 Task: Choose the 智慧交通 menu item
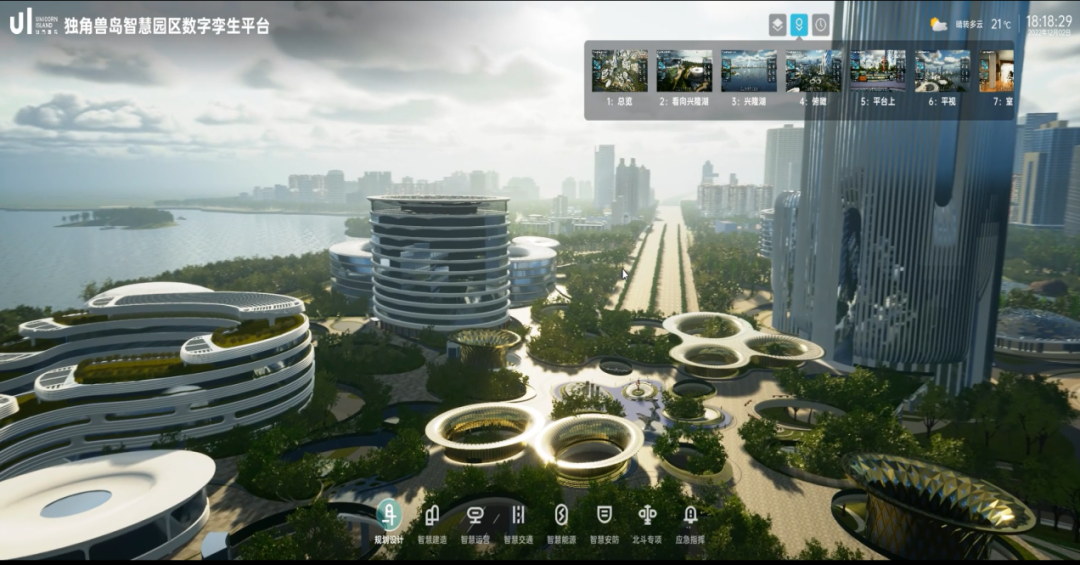click(518, 516)
